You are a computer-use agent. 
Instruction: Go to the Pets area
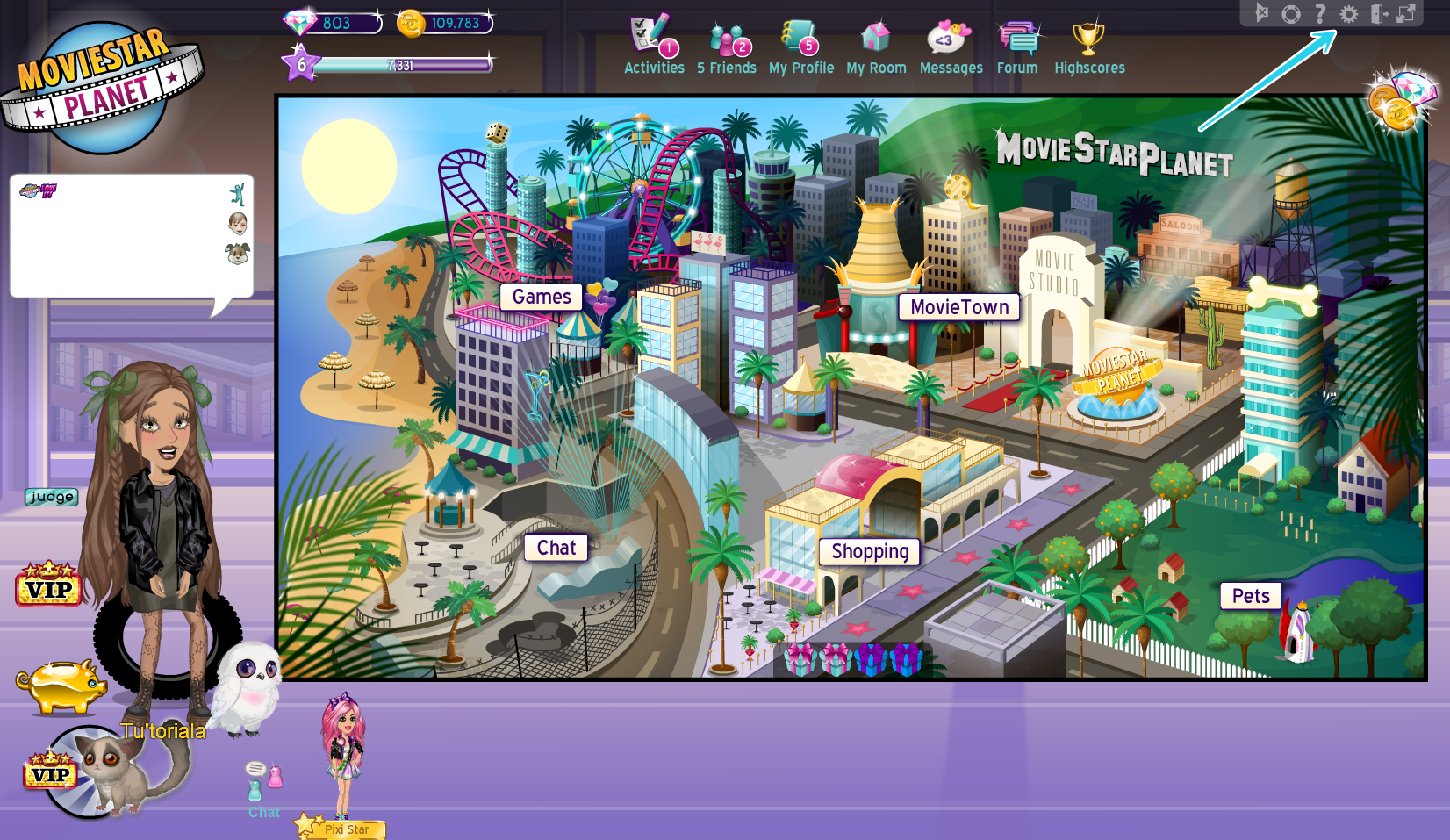pyautogui.click(x=1250, y=596)
